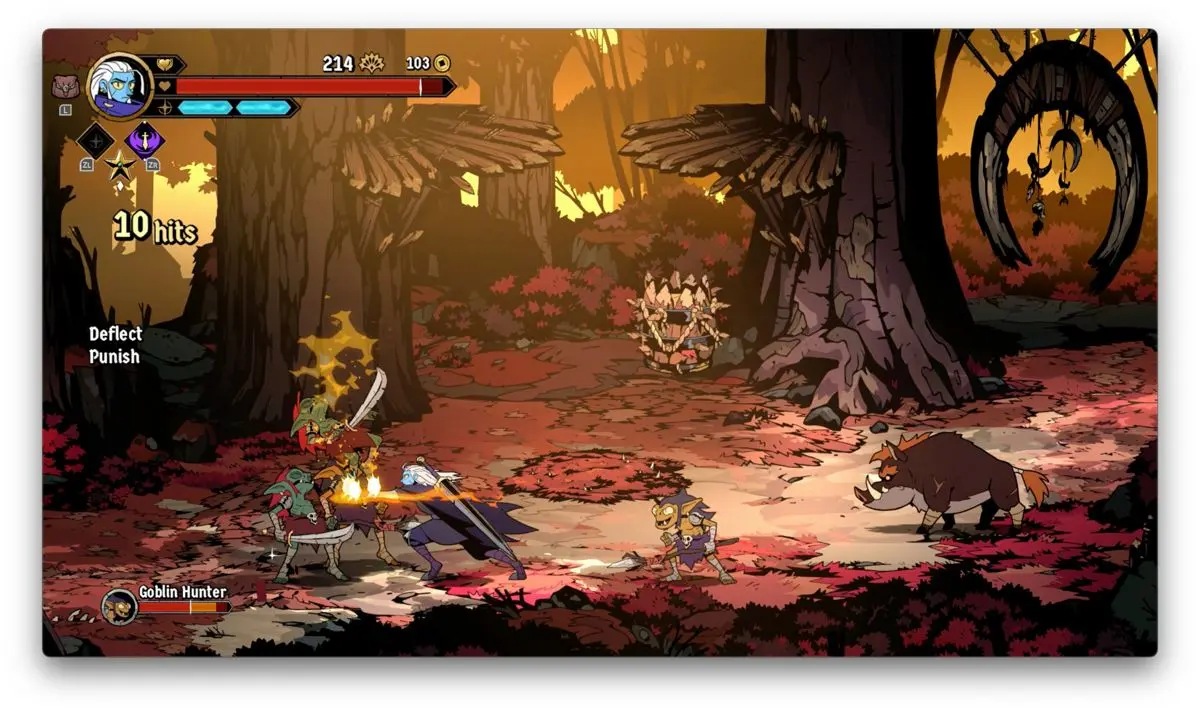
Task: Activate the purple dagger skill icon
Action: (144, 138)
